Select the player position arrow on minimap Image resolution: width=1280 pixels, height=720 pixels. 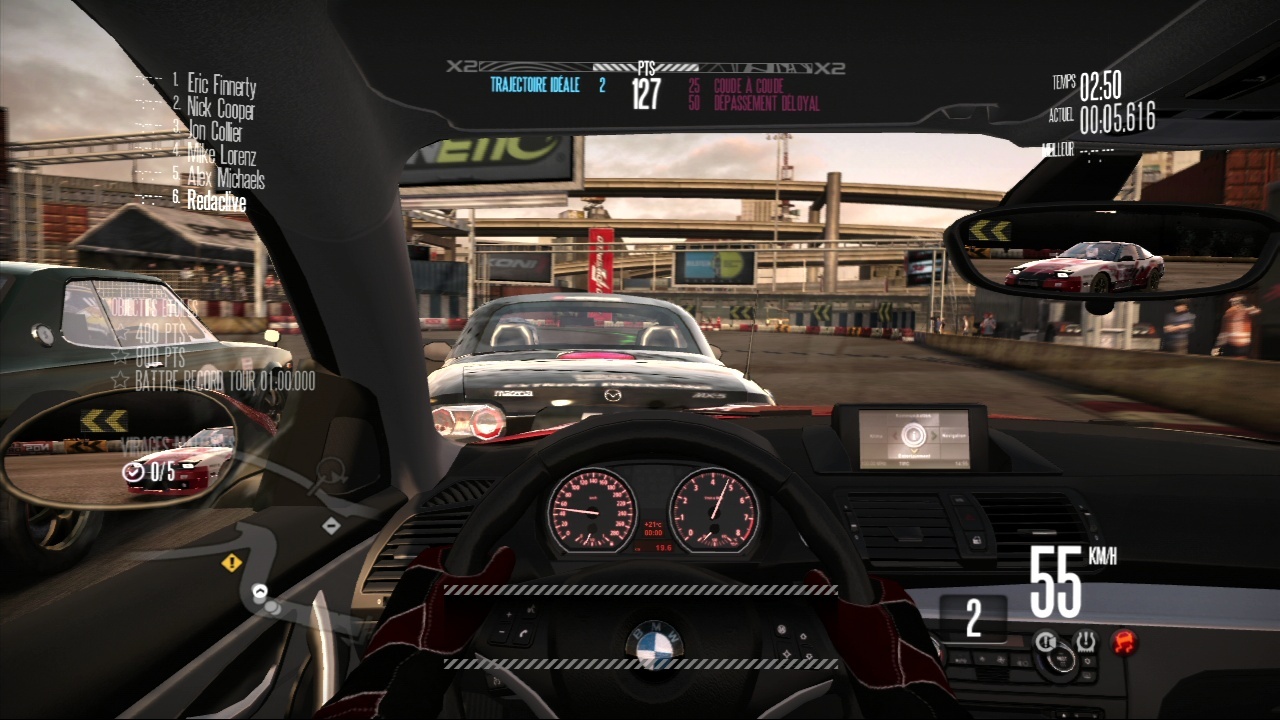click(260, 592)
